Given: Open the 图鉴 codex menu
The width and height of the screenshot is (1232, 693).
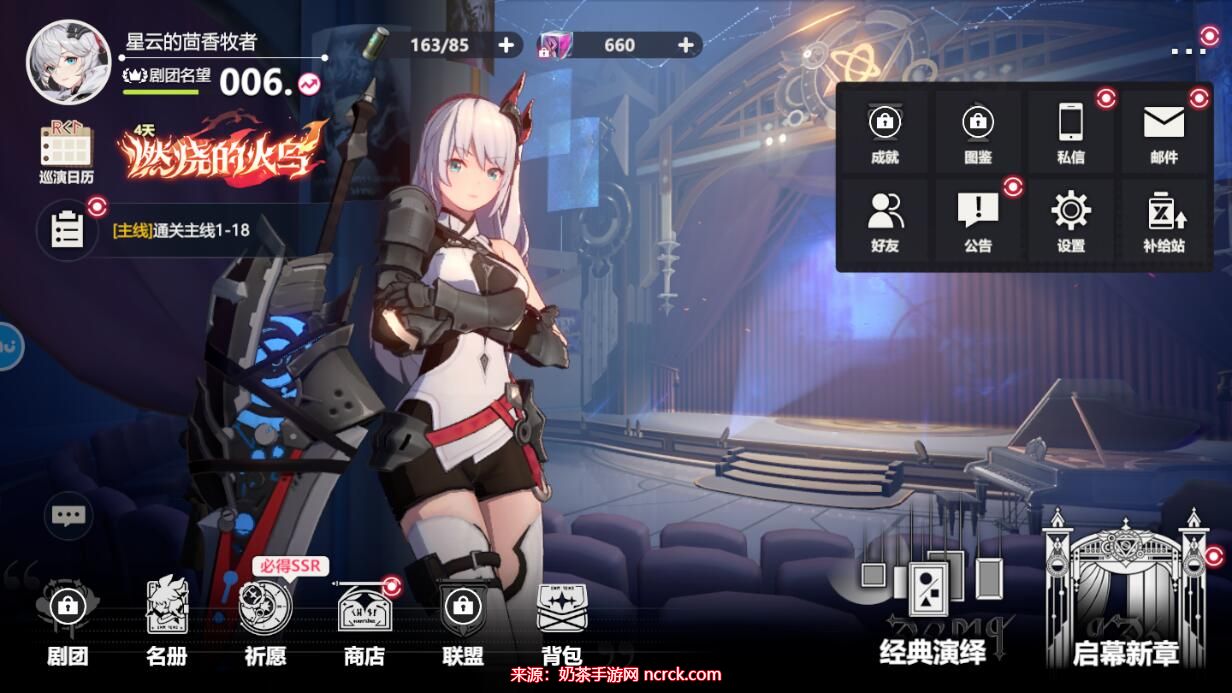Looking at the screenshot, I should pos(977,133).
